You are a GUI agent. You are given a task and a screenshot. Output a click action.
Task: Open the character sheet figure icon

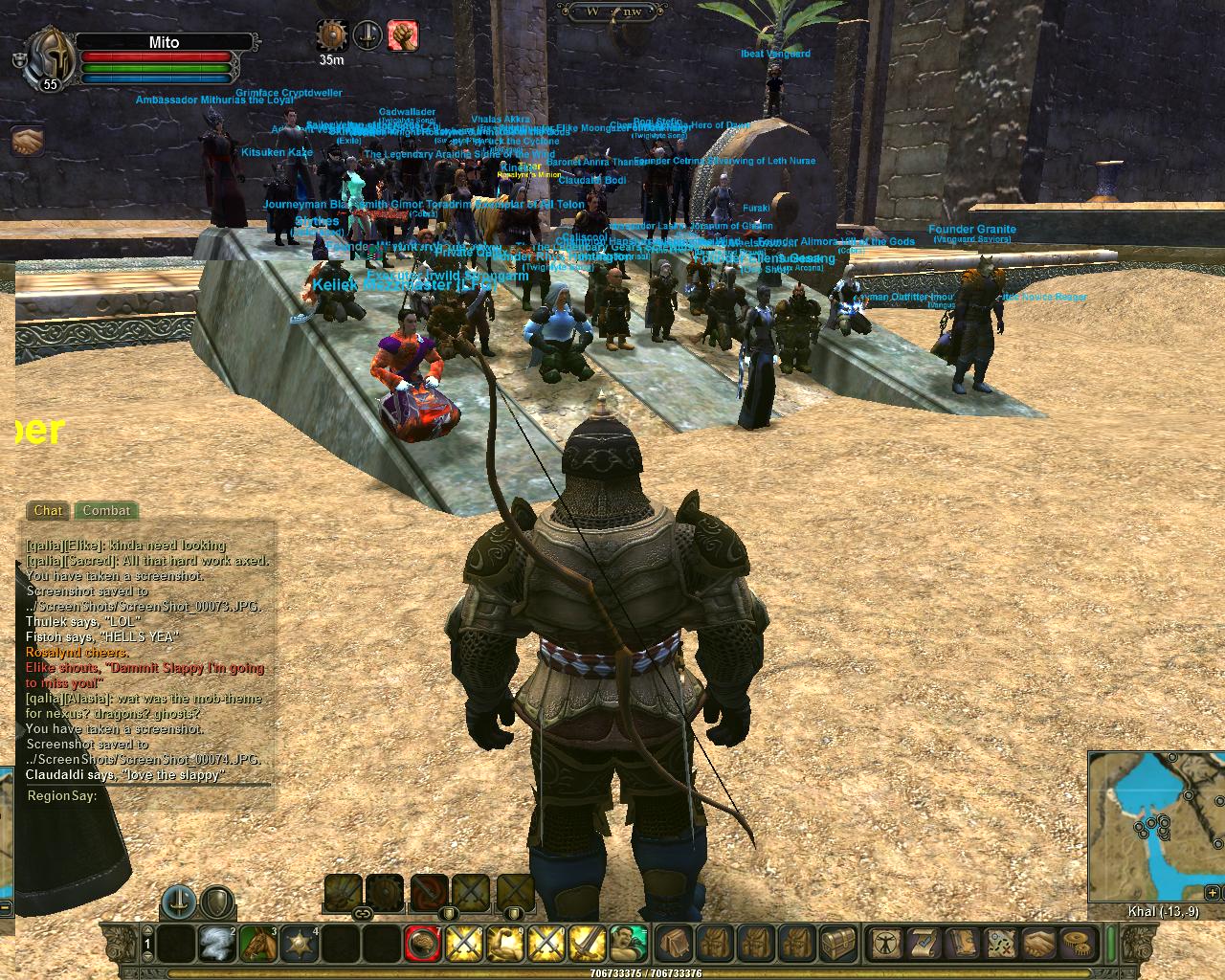pos(883,944)
